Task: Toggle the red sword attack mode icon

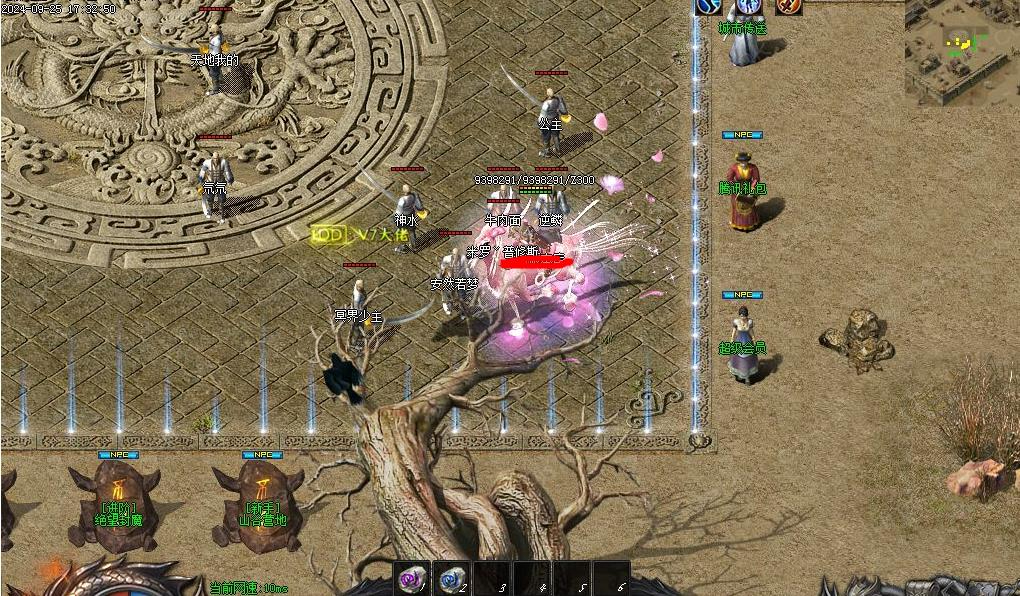Action: (789, 6)
